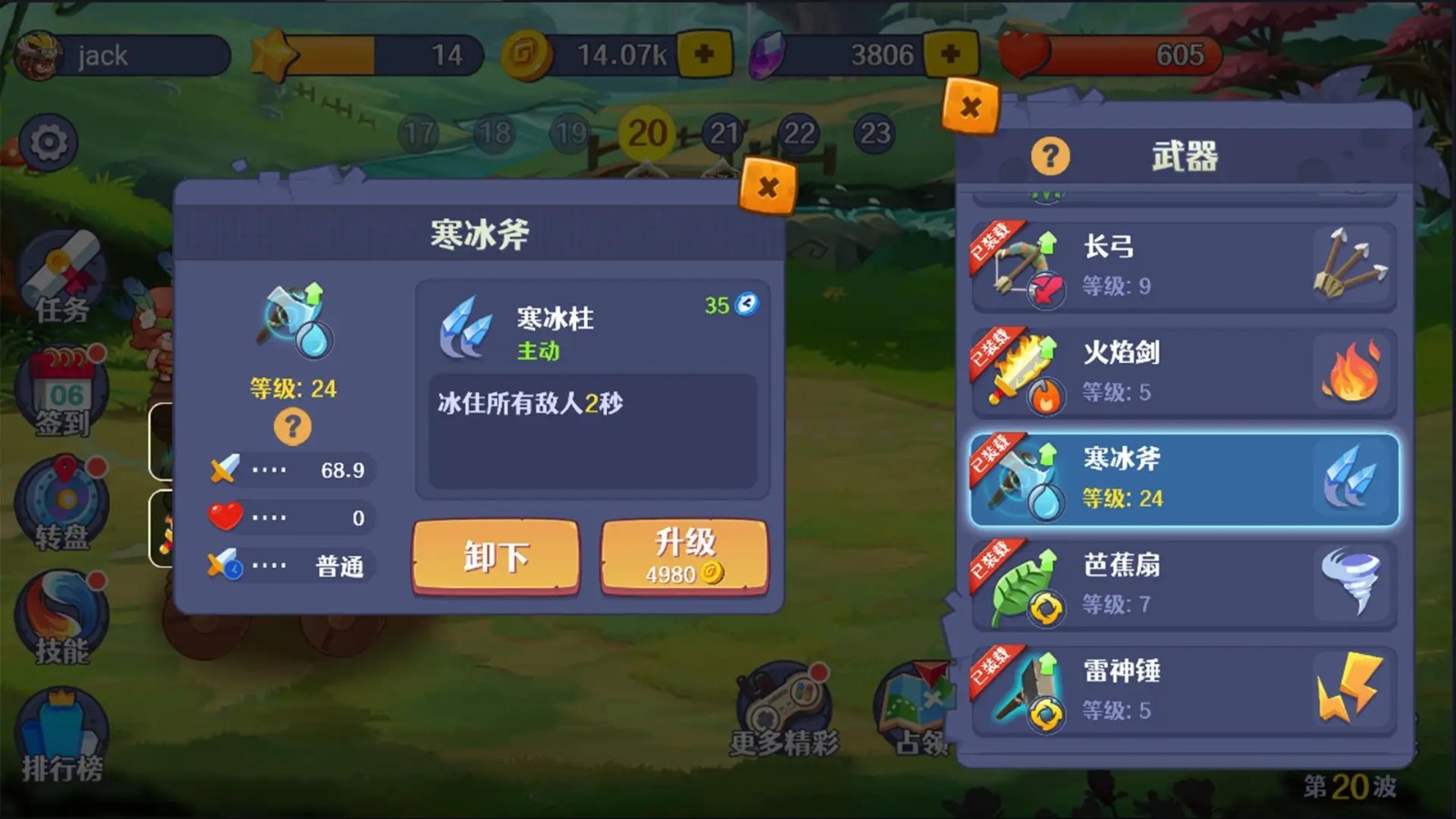Select the 芭蕉扇 fan weapon

[1174, 582]
